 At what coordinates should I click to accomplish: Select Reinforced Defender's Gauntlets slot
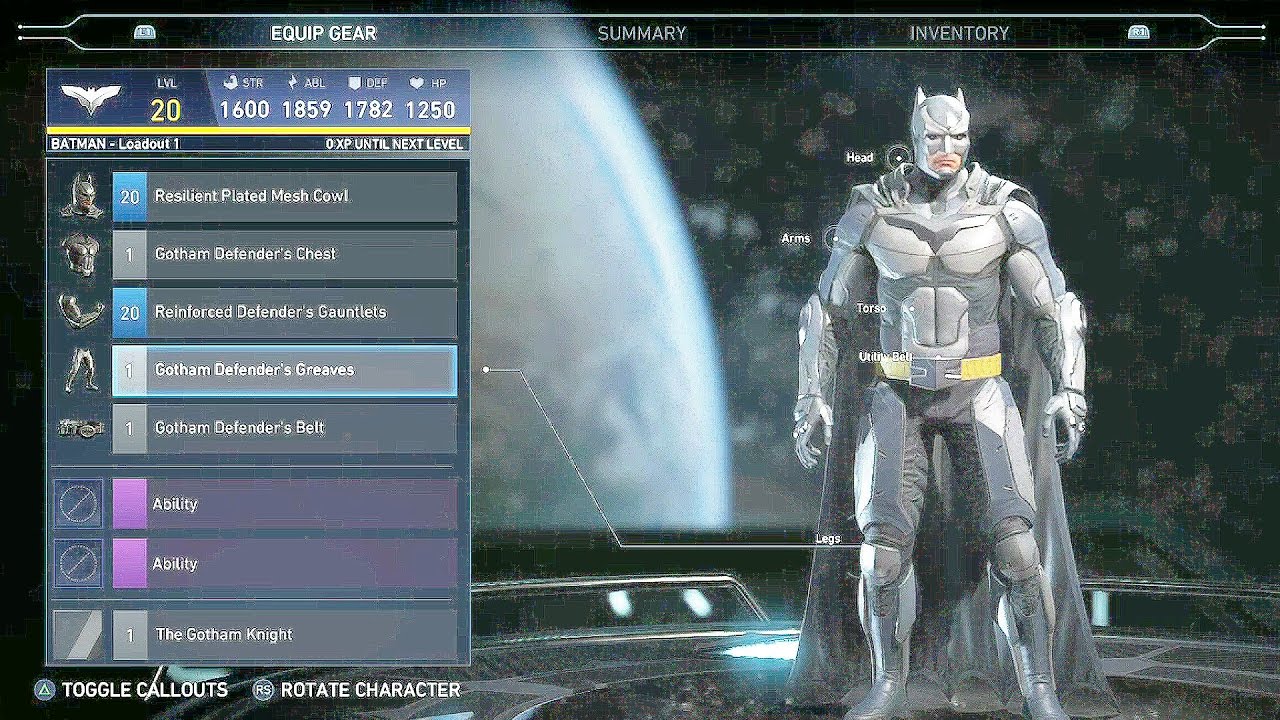click(x=285, y=312)
